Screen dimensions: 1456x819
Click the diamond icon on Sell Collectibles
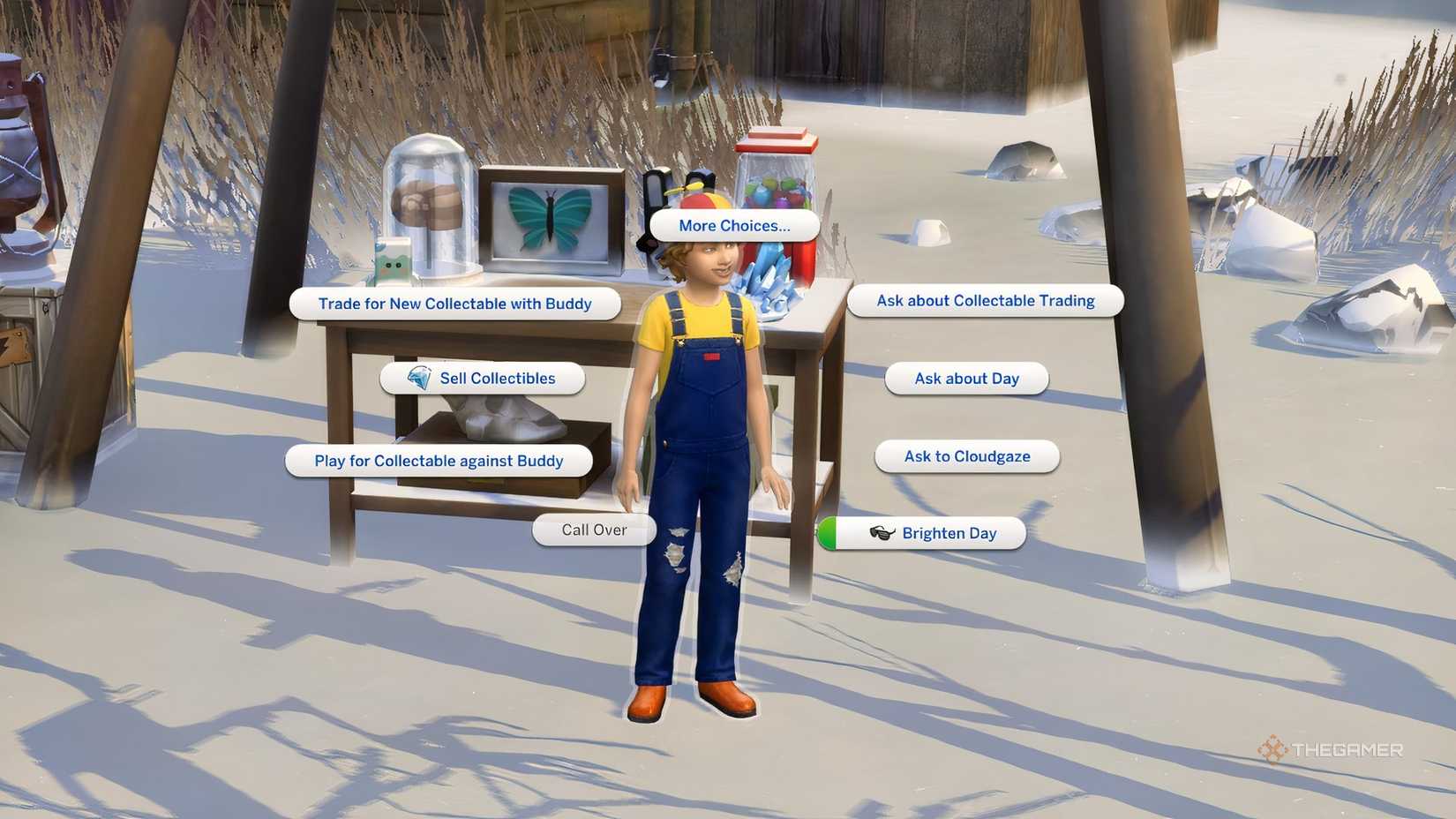click(421, 378)
